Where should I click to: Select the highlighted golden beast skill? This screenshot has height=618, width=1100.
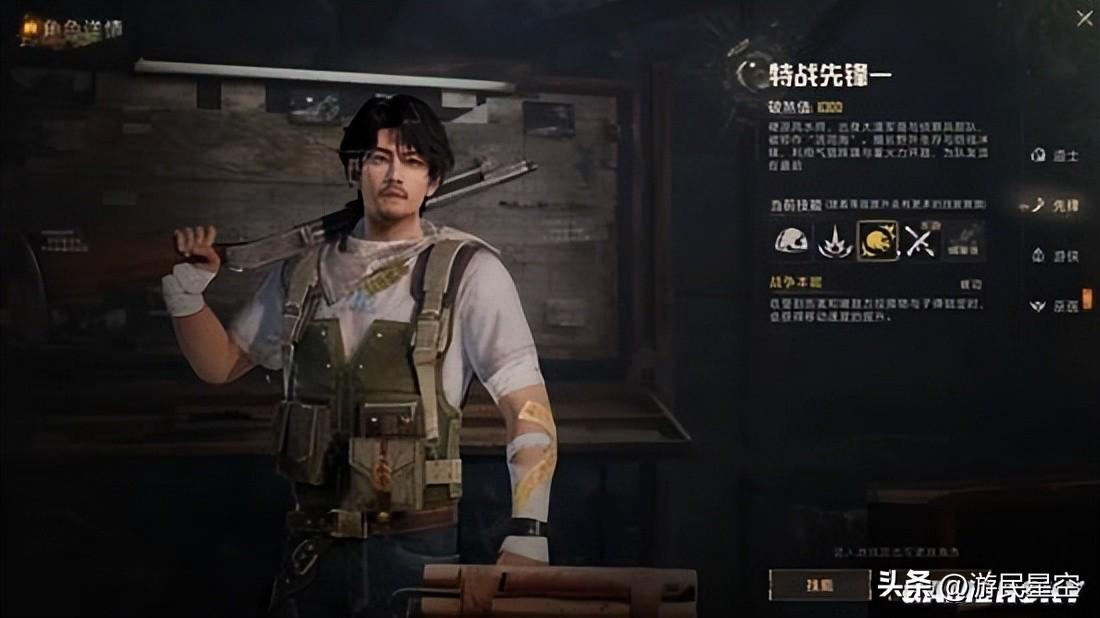877,241
